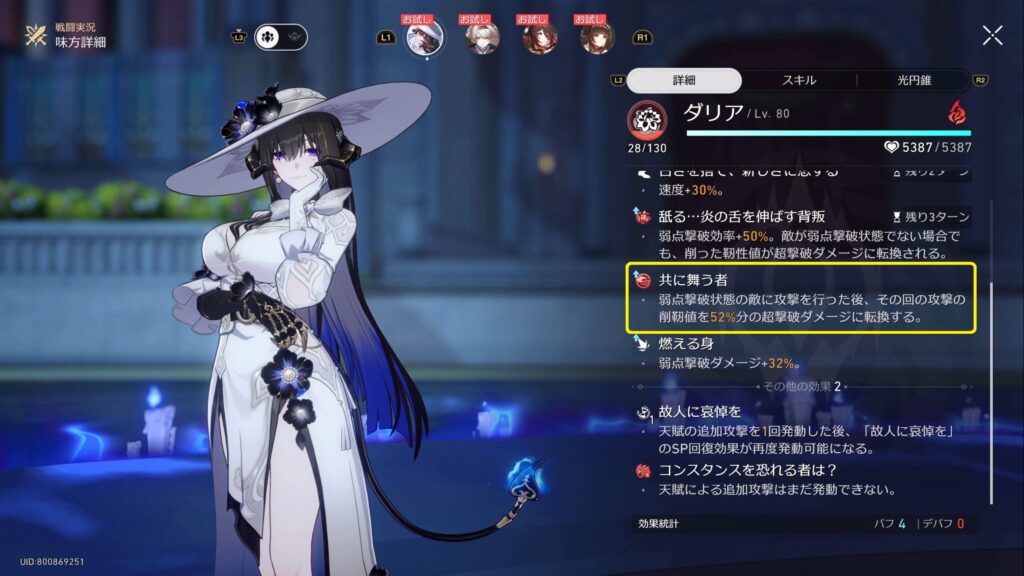The height and width of the screenshot is (576, 1024).
Task: Choose the silver-haired character portrait
Action: pyautogui.click(x=482, y=38)
